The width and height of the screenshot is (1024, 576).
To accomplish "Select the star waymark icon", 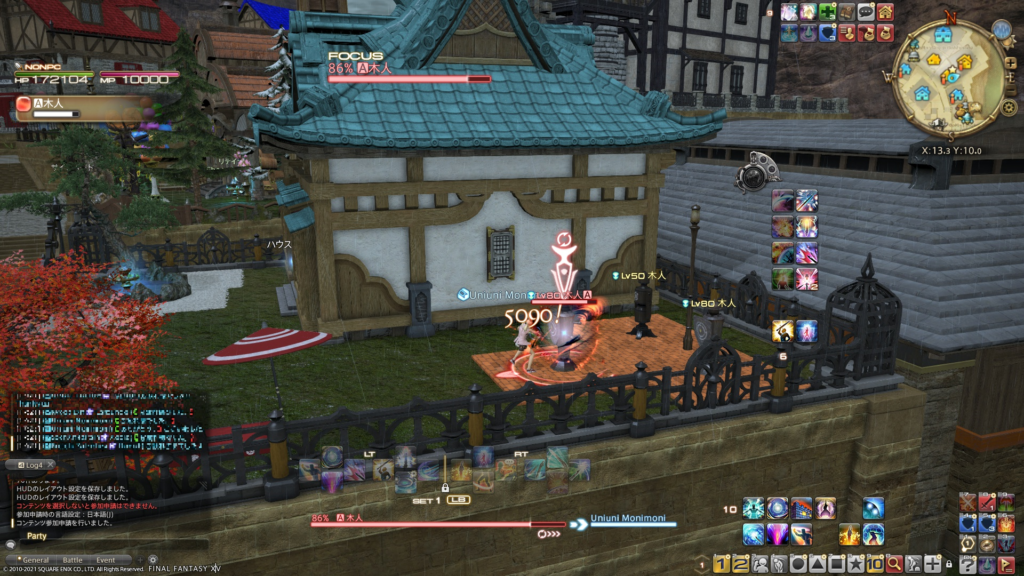I will (x=856, y=564).
